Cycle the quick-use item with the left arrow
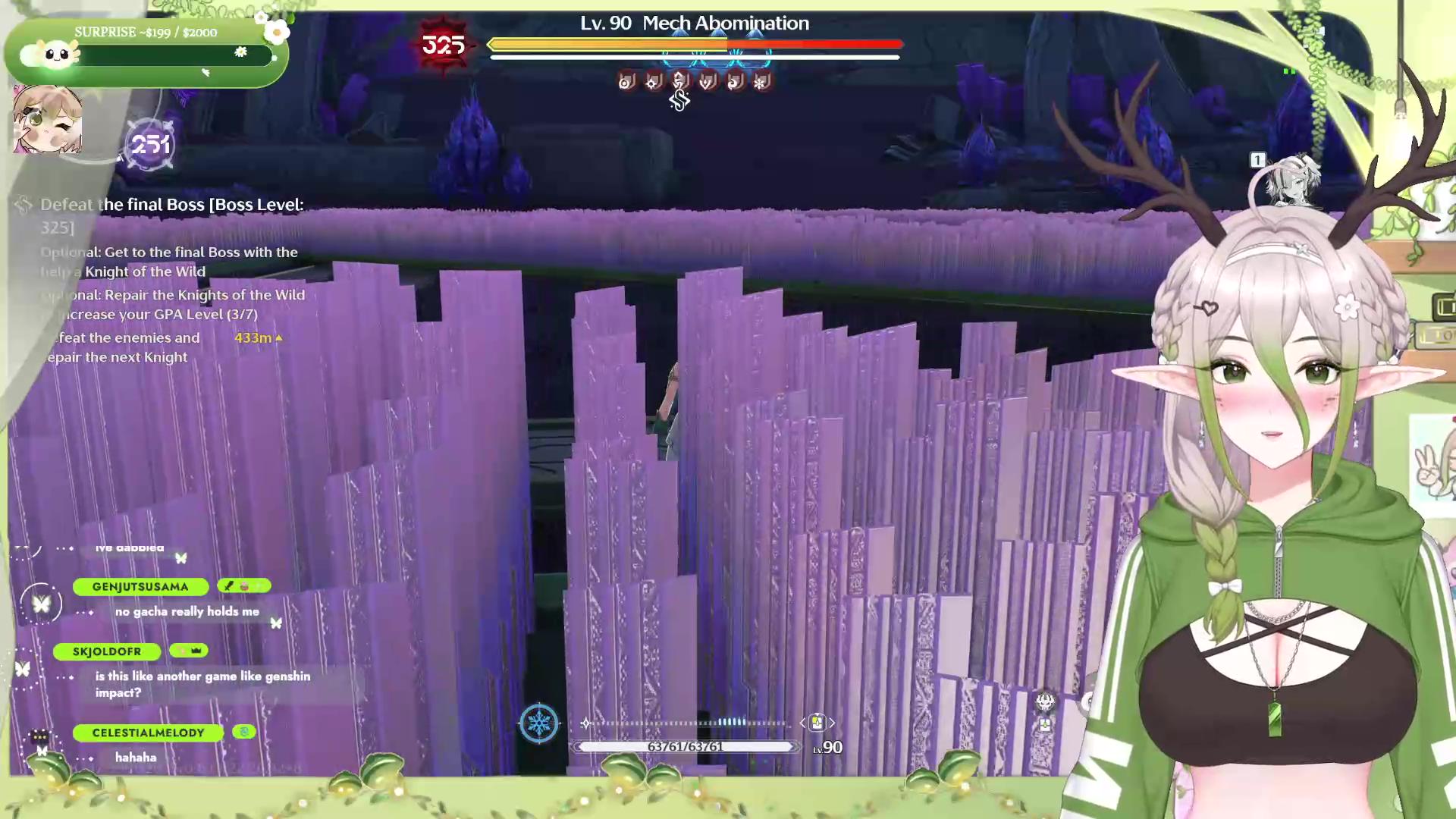The width and height of the screenshot is (1456, 819). [x=802, y=723]
